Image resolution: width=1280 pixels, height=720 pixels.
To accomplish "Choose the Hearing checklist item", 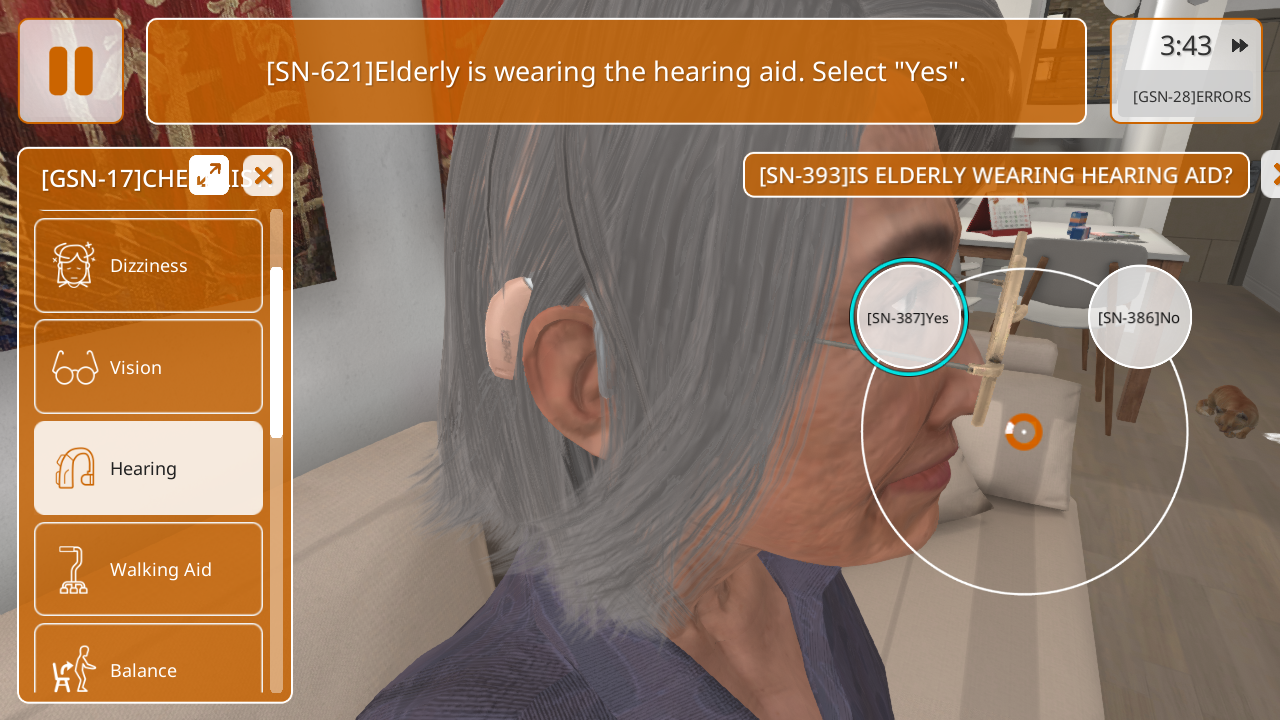I will (148, 468).
